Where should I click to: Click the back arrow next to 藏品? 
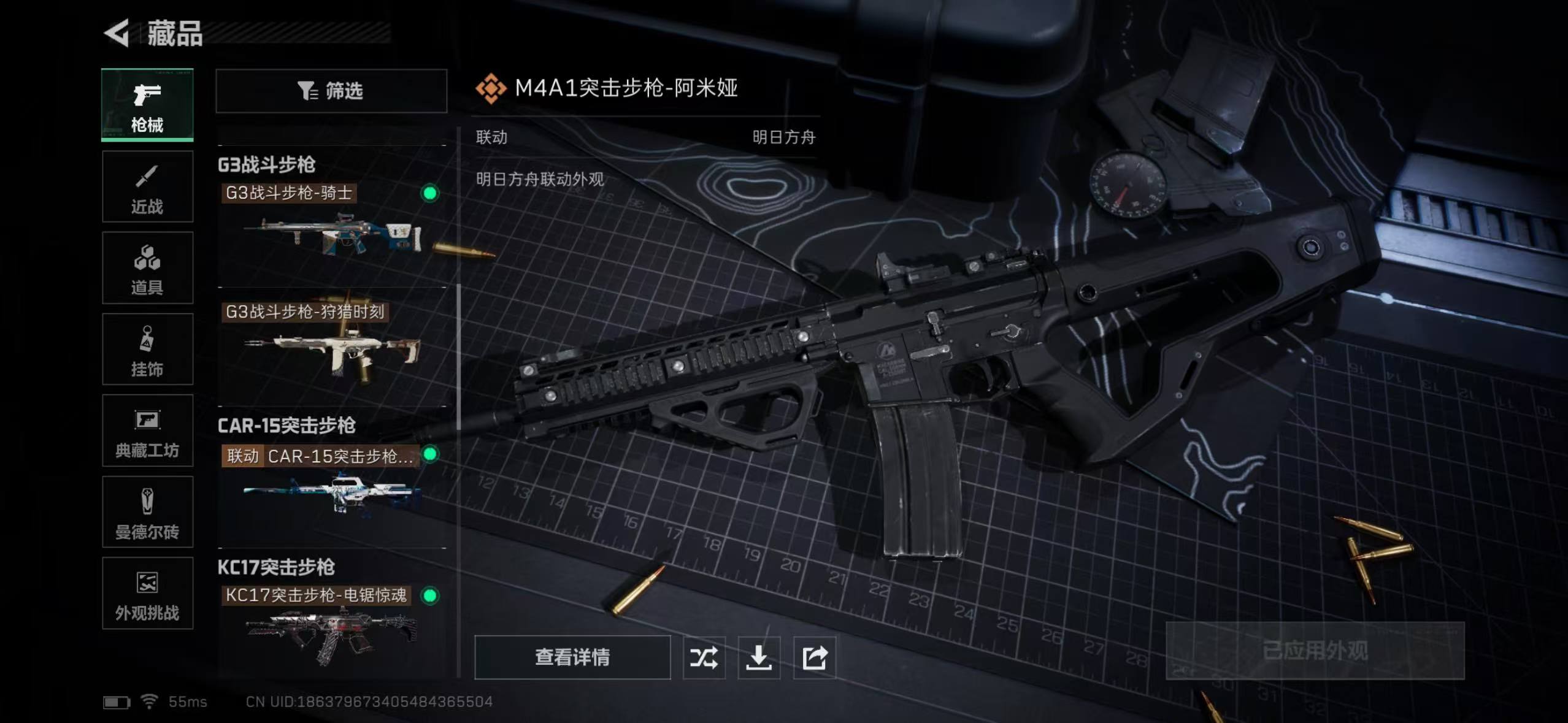point(117,34)
